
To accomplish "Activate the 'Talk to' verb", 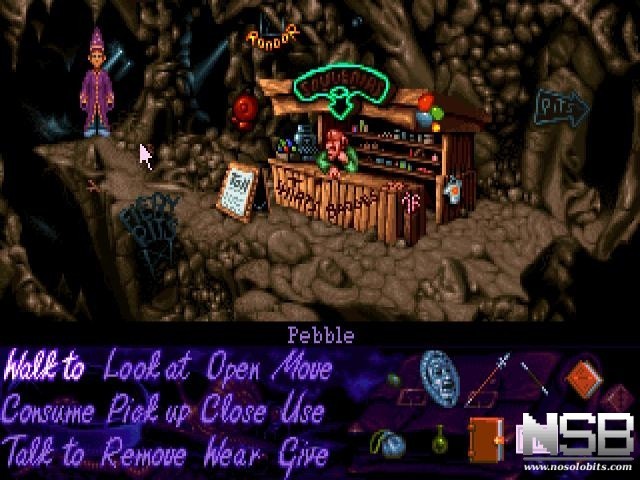I will coord(45,453).
